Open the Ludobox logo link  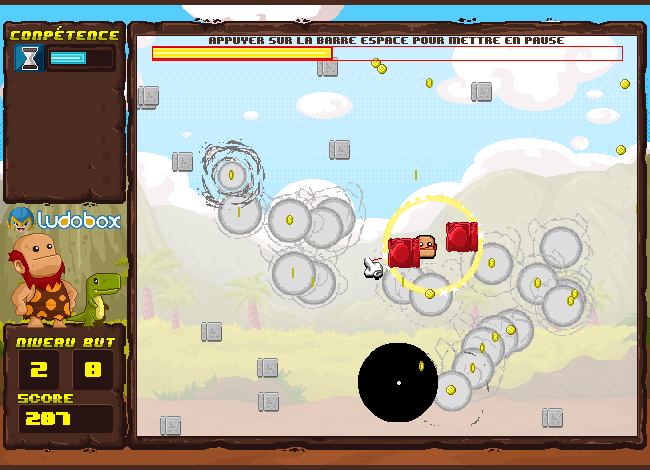coord(65,219)
